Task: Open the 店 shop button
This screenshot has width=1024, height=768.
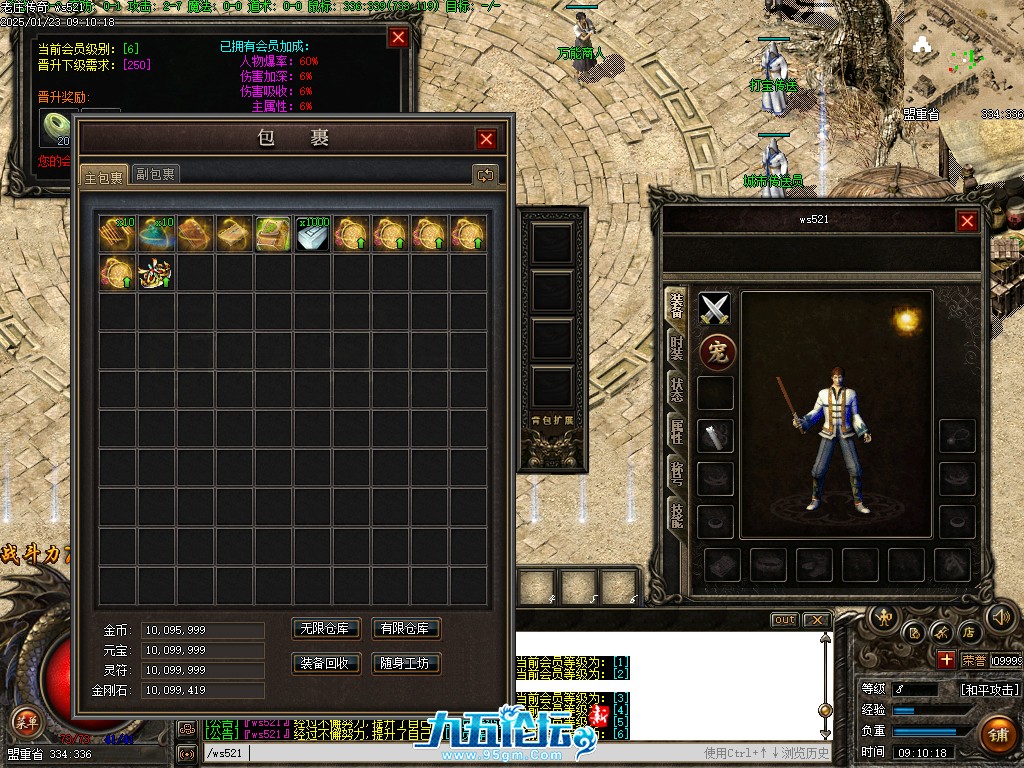Action: click(968, 632)
